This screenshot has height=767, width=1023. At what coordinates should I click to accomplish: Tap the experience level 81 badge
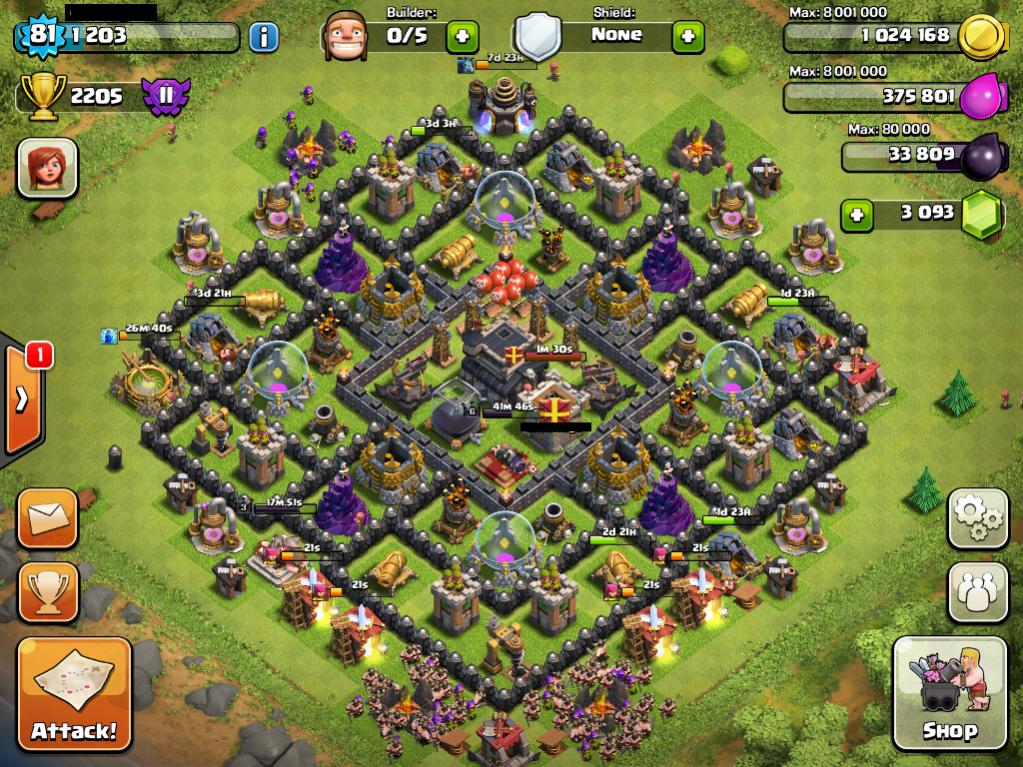38,37
